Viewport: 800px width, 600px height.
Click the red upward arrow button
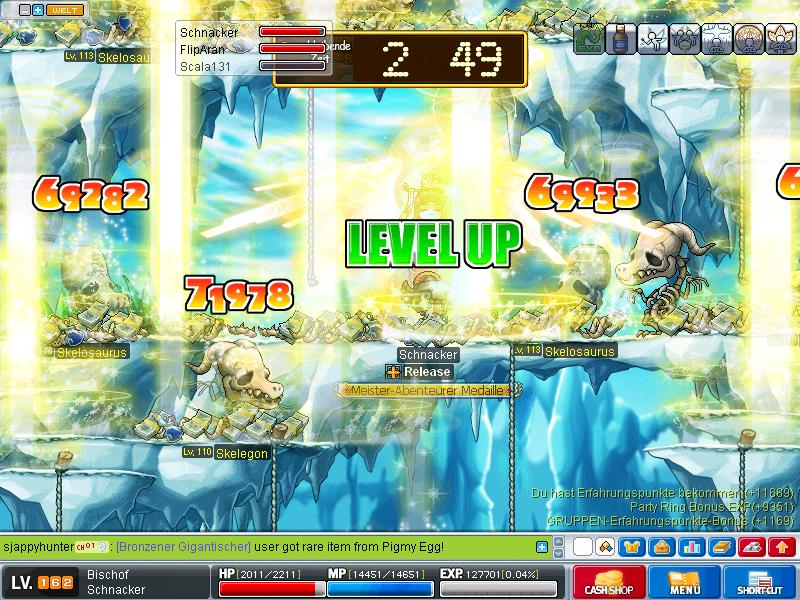pyautogui.click(x=782, y=547)
